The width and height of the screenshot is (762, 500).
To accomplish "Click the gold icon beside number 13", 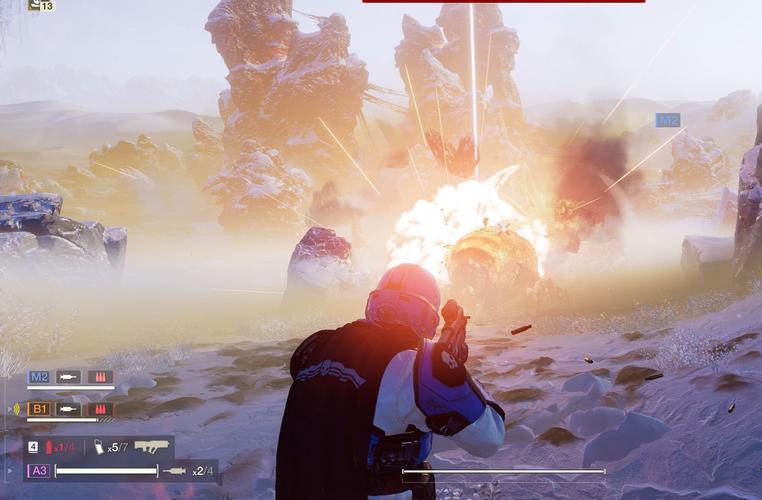I will point(34,5).
